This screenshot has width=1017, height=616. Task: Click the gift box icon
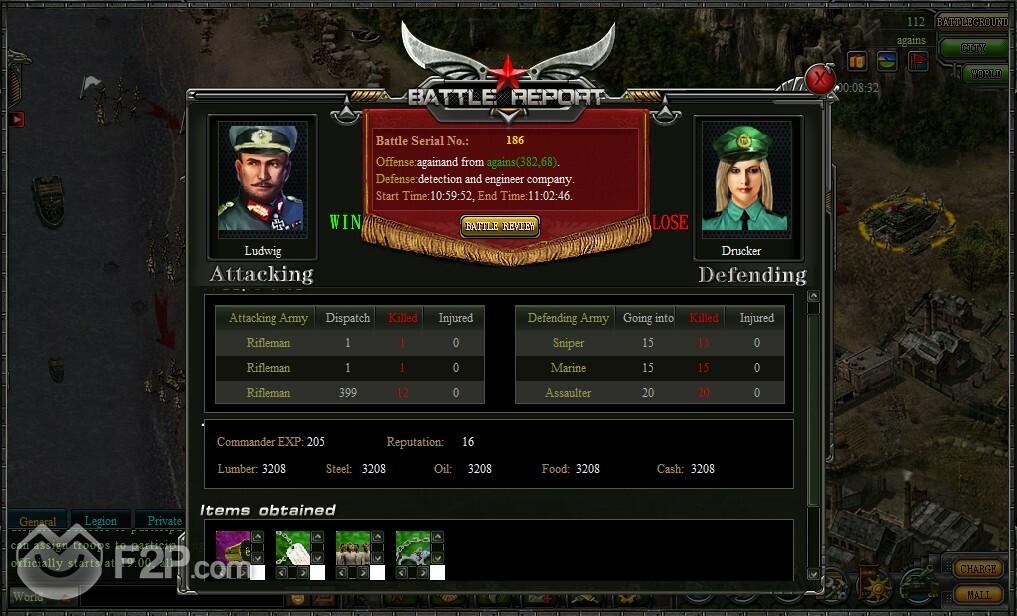pos(857,61)
